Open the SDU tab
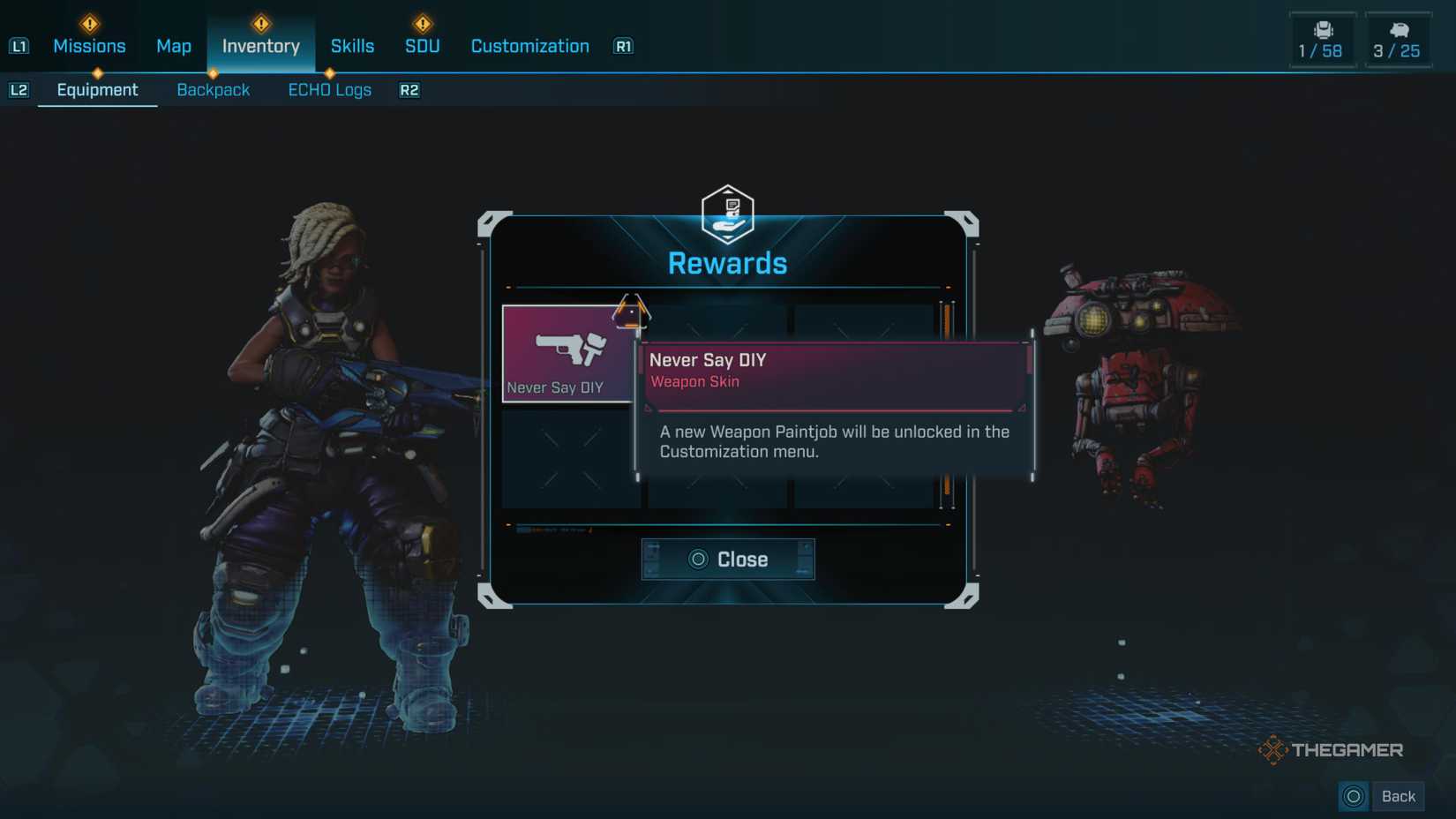 [422, 46]
